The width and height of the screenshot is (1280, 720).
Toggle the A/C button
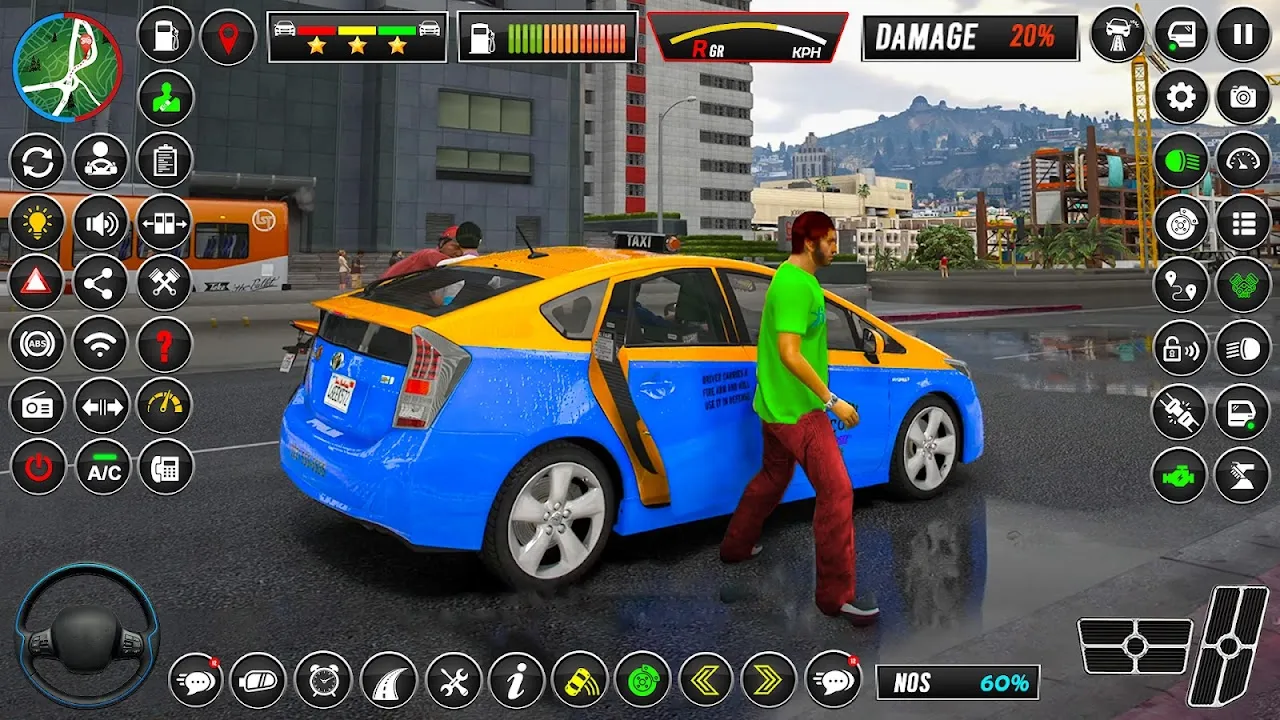103,467
